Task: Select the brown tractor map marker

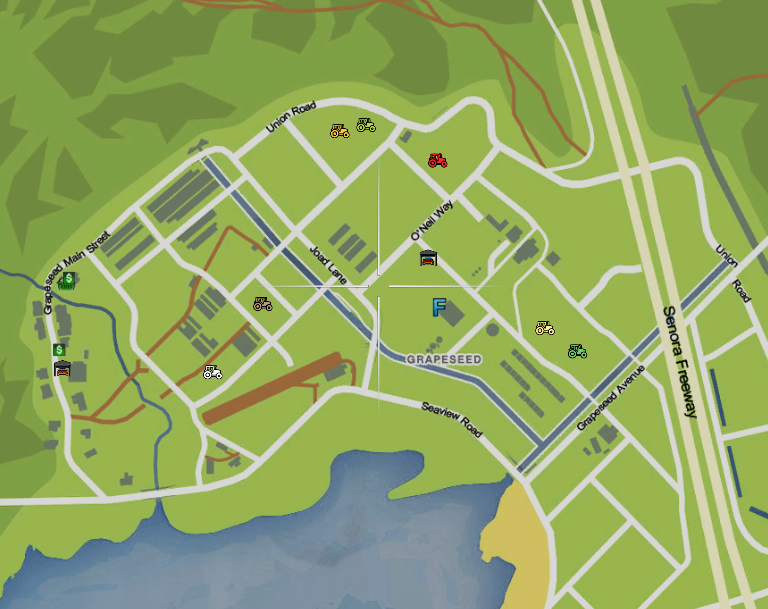Action: [x=262, y=304]
